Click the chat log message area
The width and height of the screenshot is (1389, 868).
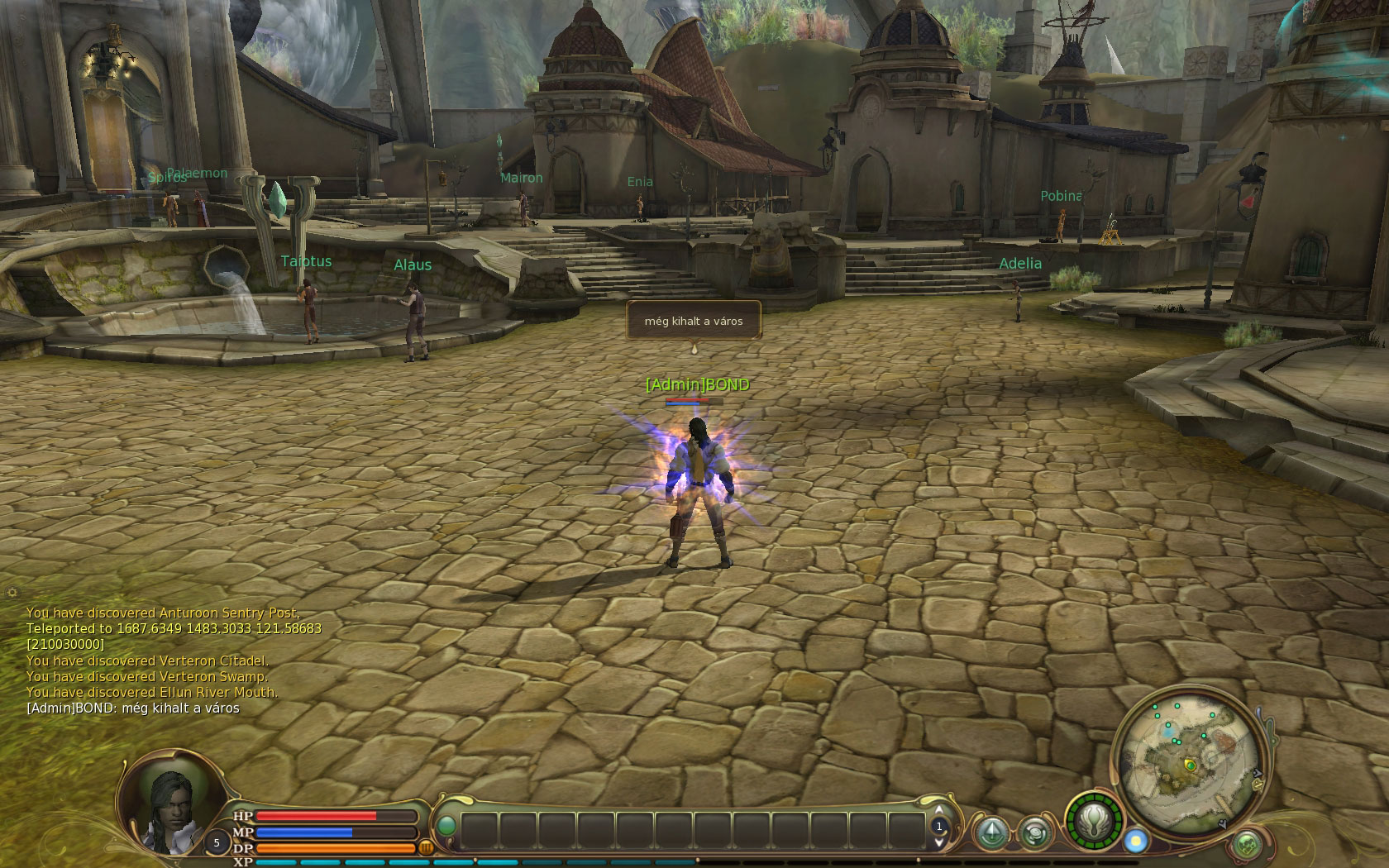pyautogui.click(x=165, y=660)
